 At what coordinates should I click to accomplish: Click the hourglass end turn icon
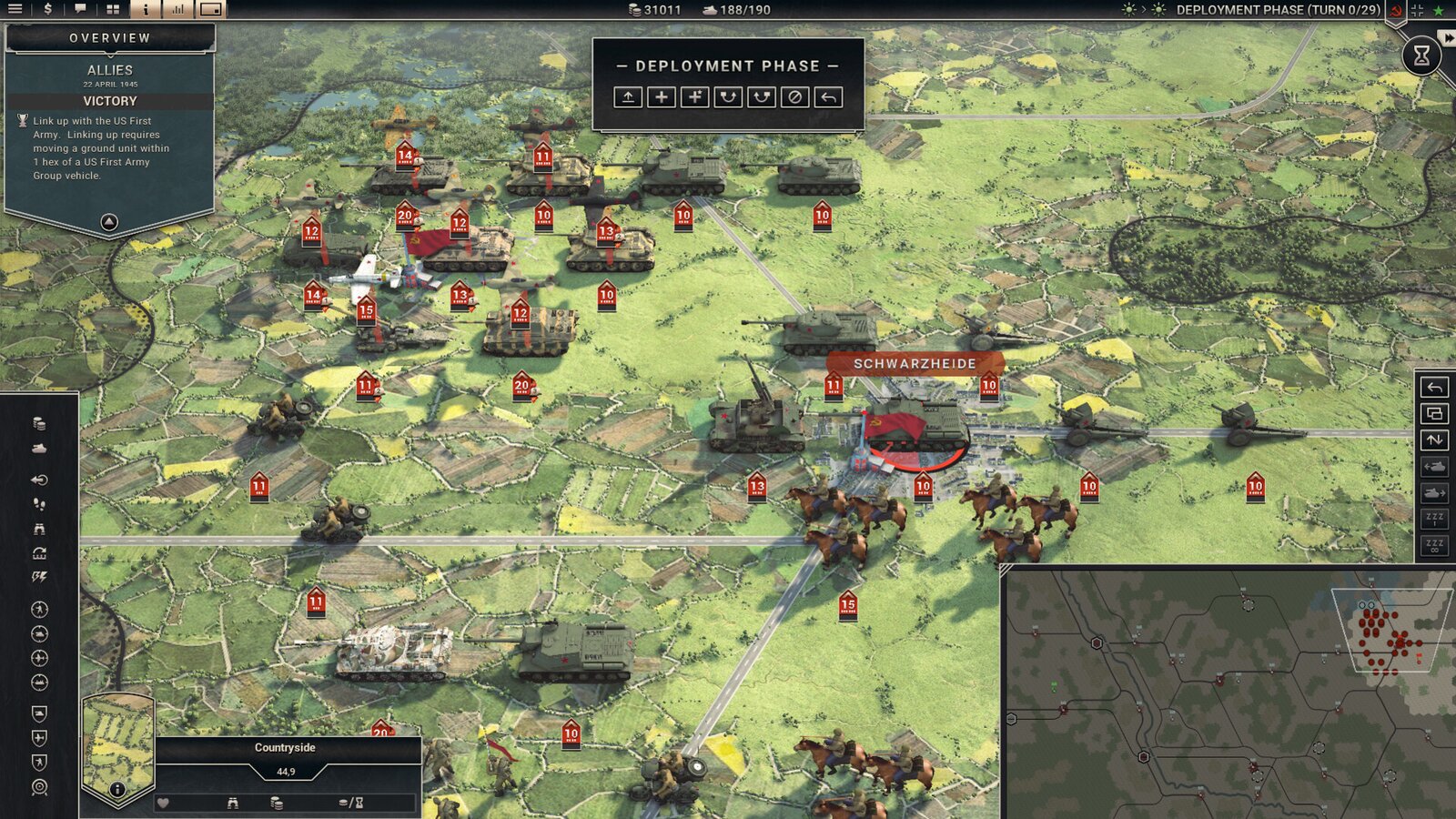click(x=1421, y=53)
